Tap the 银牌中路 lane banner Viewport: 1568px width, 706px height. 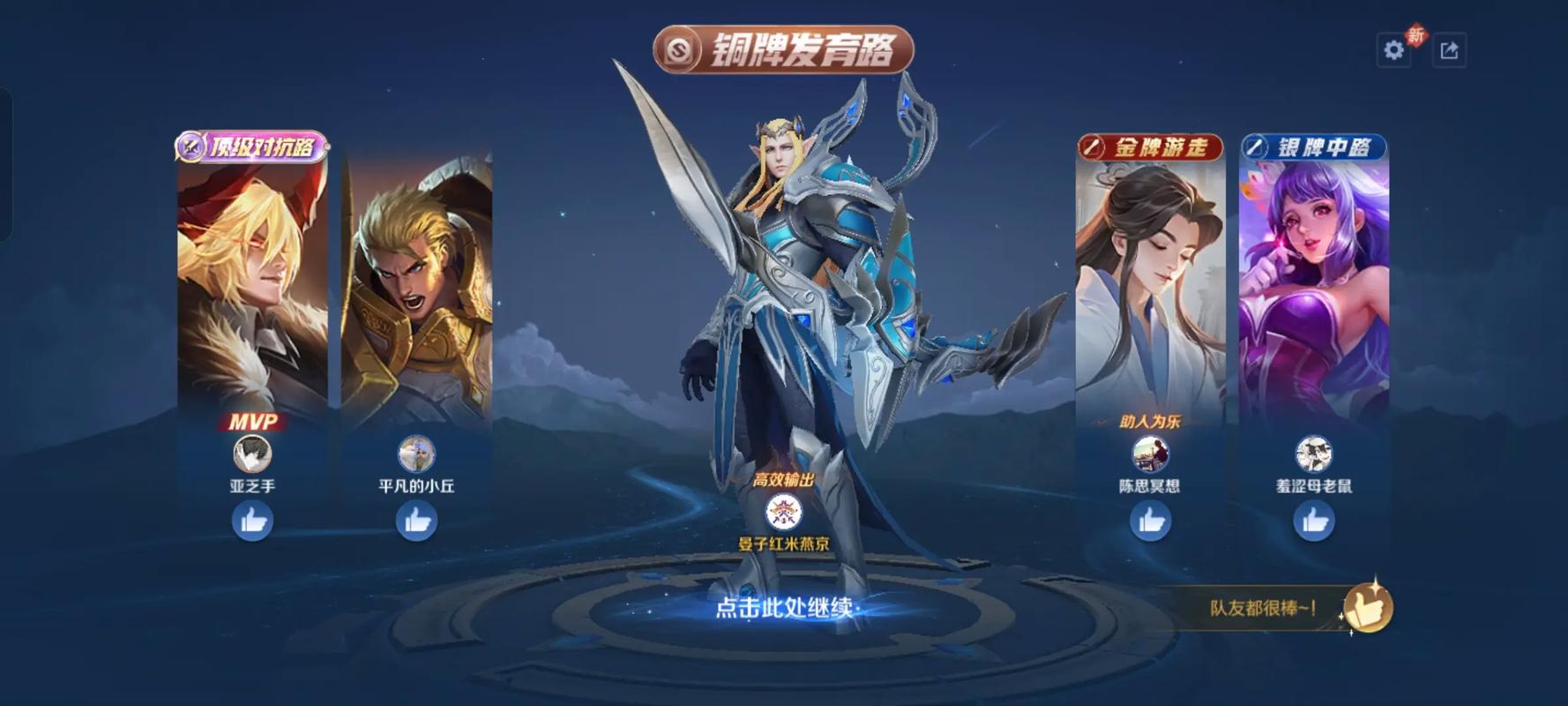tap(1315, 148)
